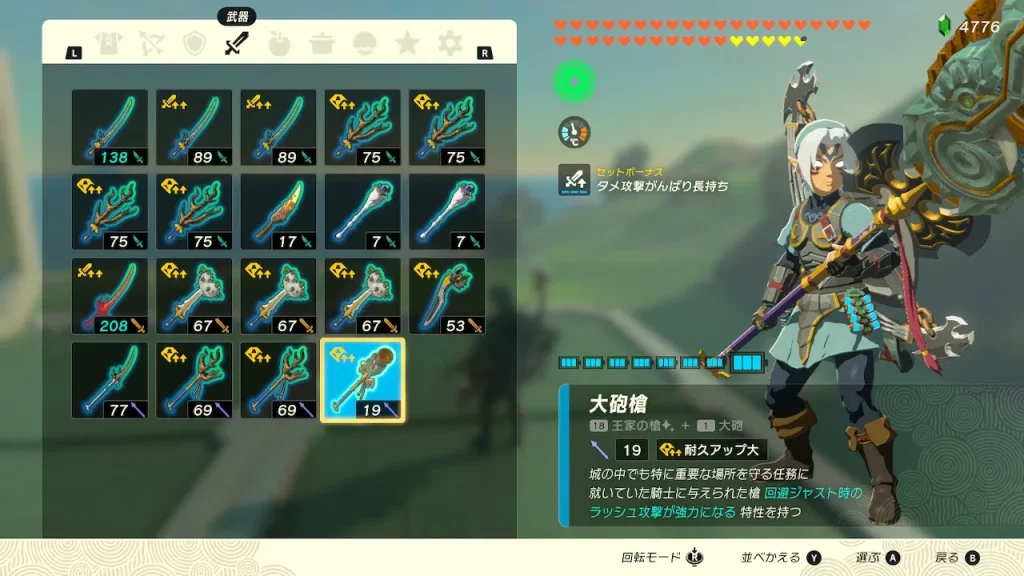Switch to the bows and arrows tab
The image size is (1024, 576).
(x=151, y=44)
